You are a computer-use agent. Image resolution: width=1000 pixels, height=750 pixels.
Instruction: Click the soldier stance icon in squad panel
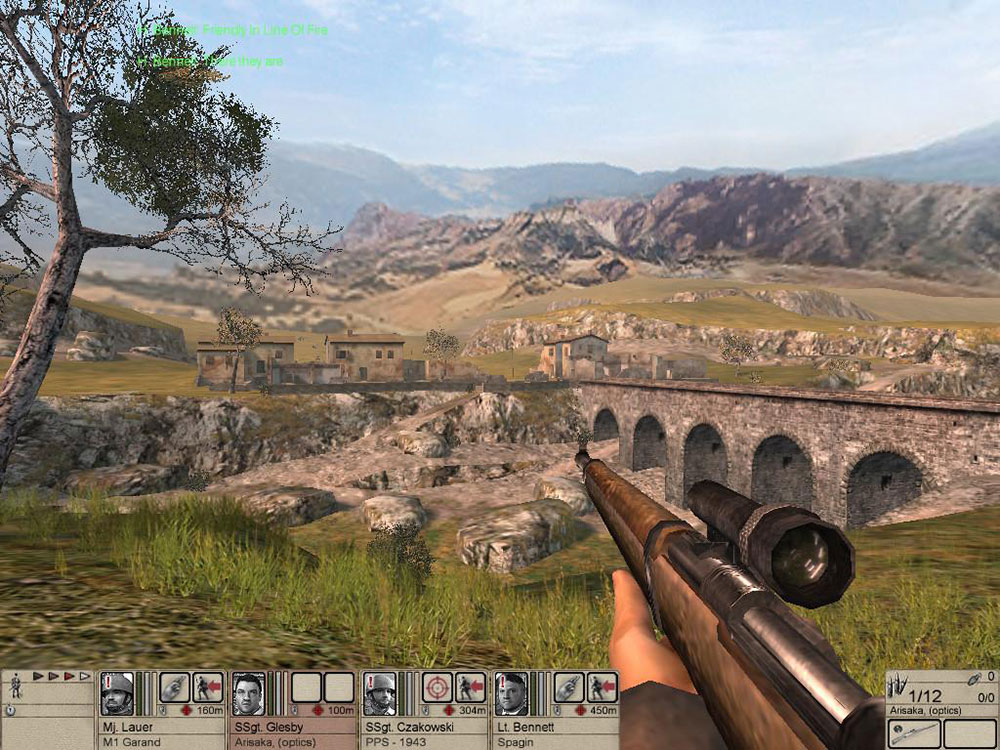click(16, 689)
